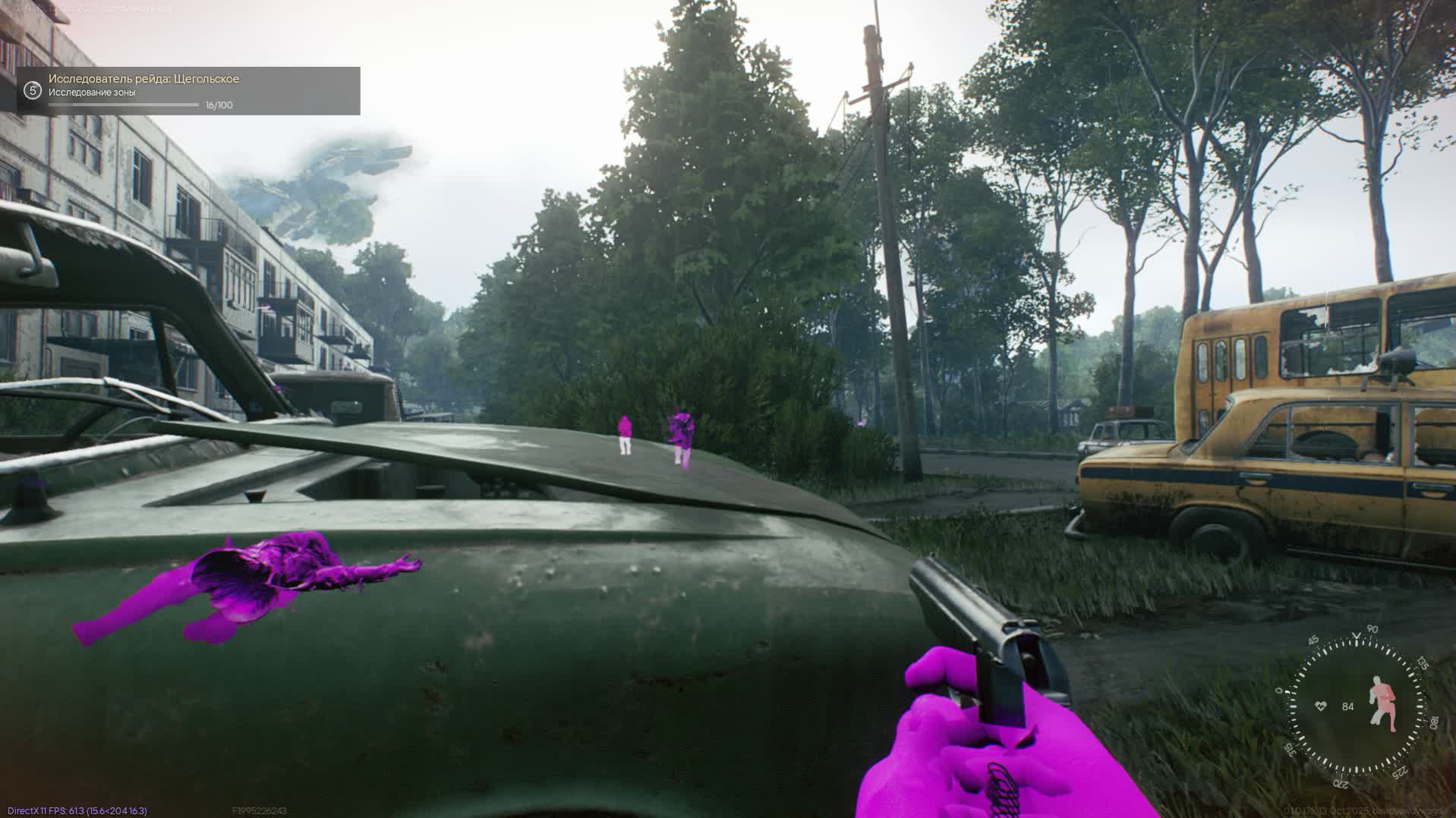Open the Щегольское raid explorer quest tracker

188,91
